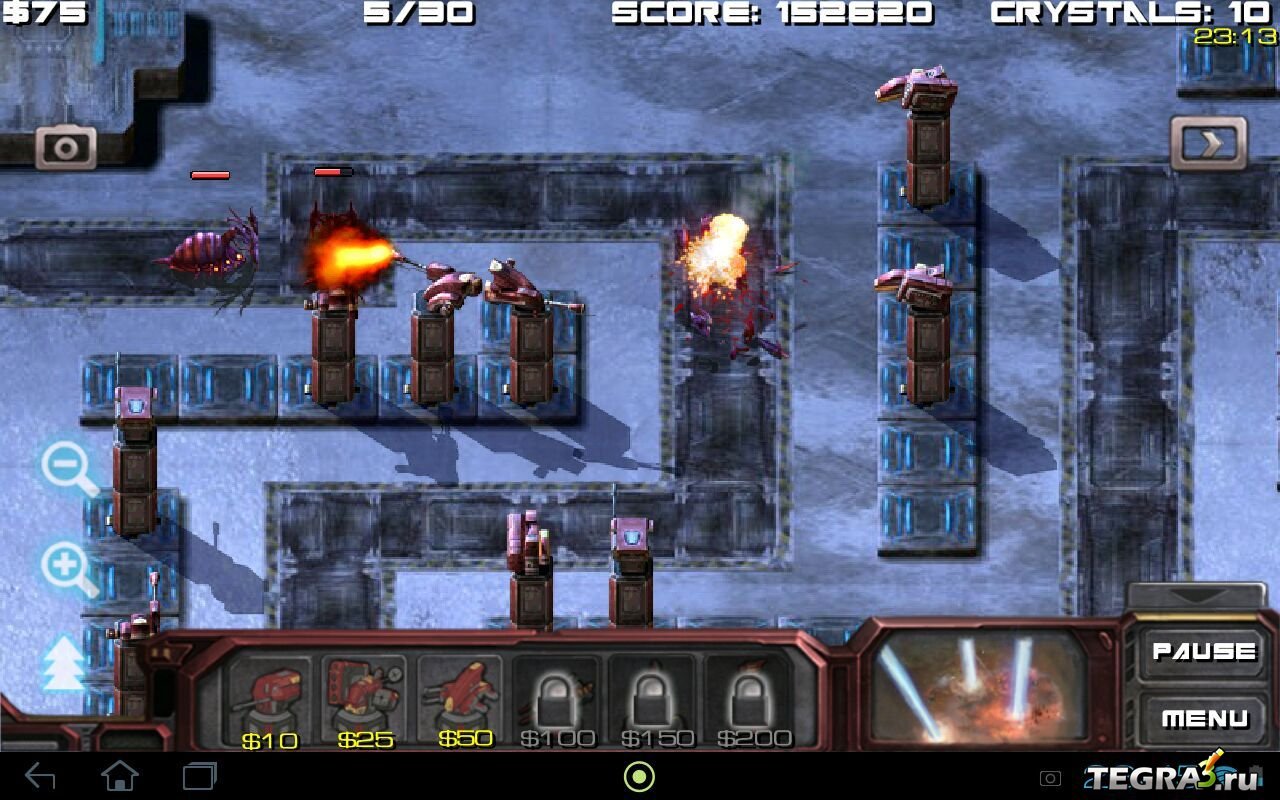The width and height of the screenshot is (1280, 800).
Task: Open the Android home screen
Action: (x=120, y=776)
